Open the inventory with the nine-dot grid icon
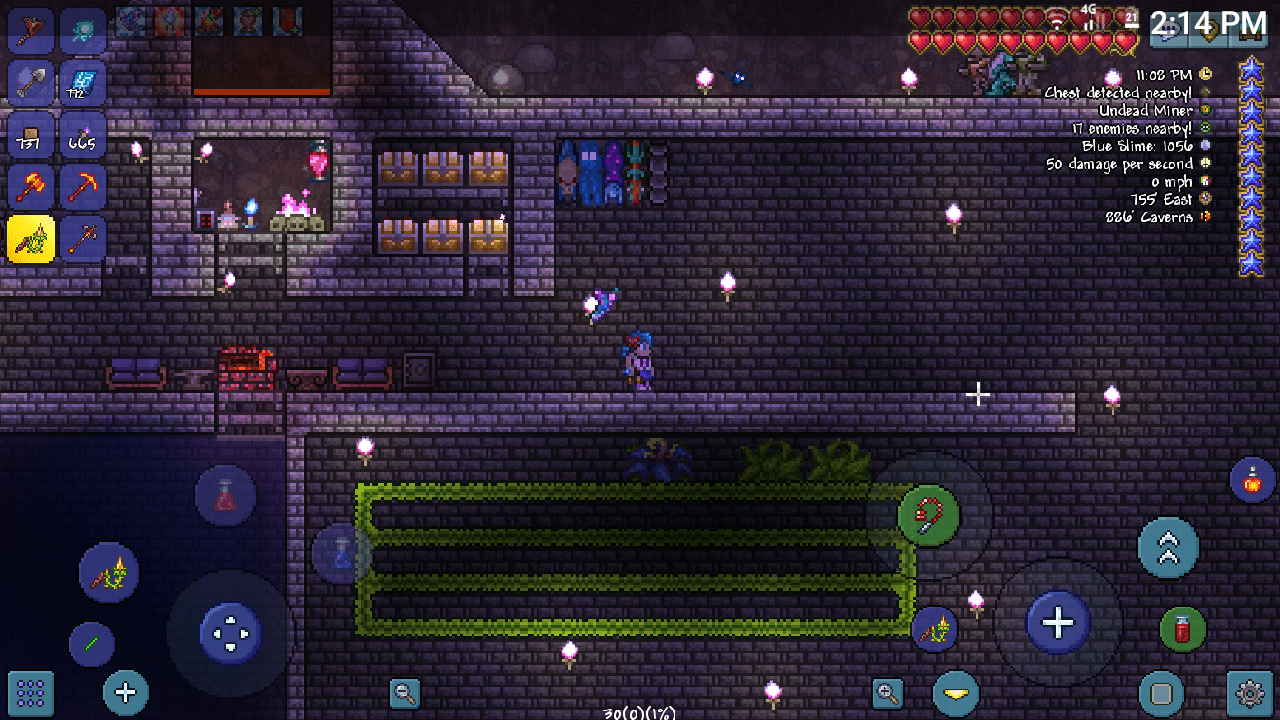1280x720 pixels. click(29, 692)
